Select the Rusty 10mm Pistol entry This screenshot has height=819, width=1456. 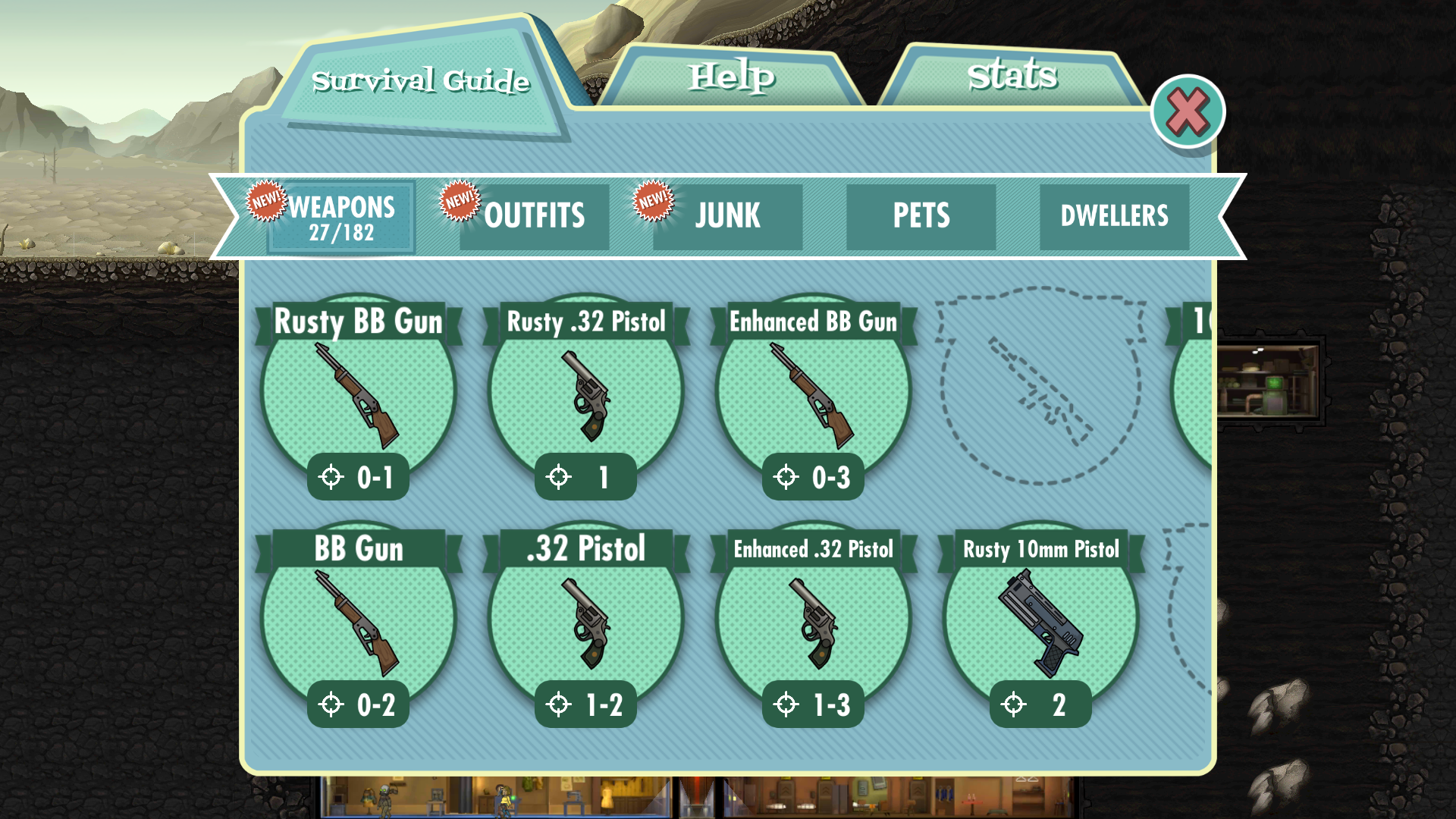tap(1041, 622)
